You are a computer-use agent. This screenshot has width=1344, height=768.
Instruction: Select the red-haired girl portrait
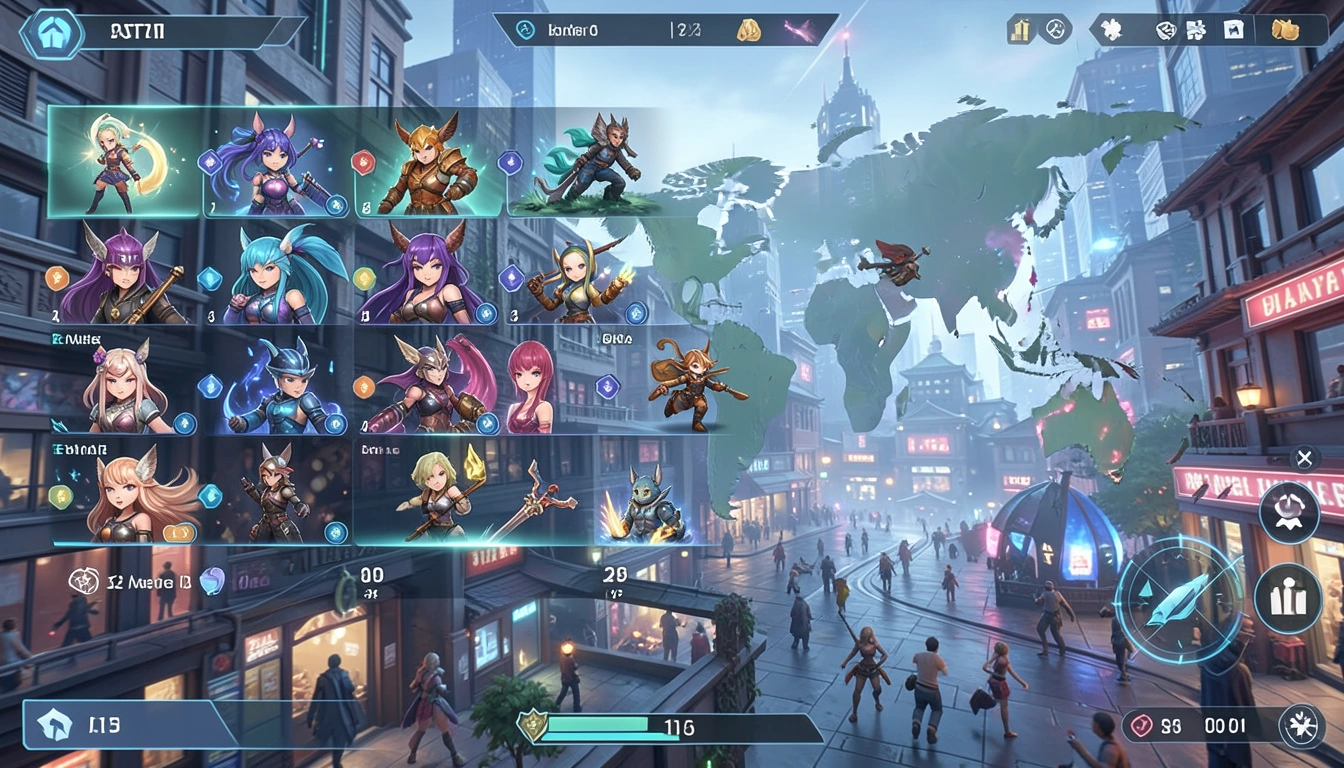pos(530,386)
